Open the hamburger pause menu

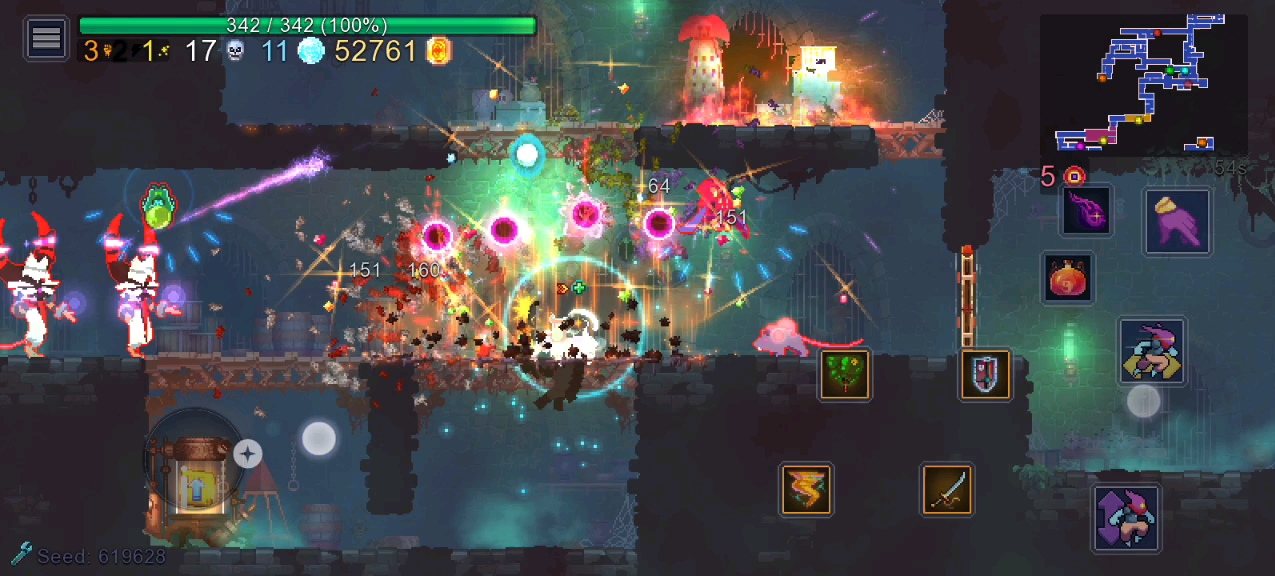coord(46,38)
